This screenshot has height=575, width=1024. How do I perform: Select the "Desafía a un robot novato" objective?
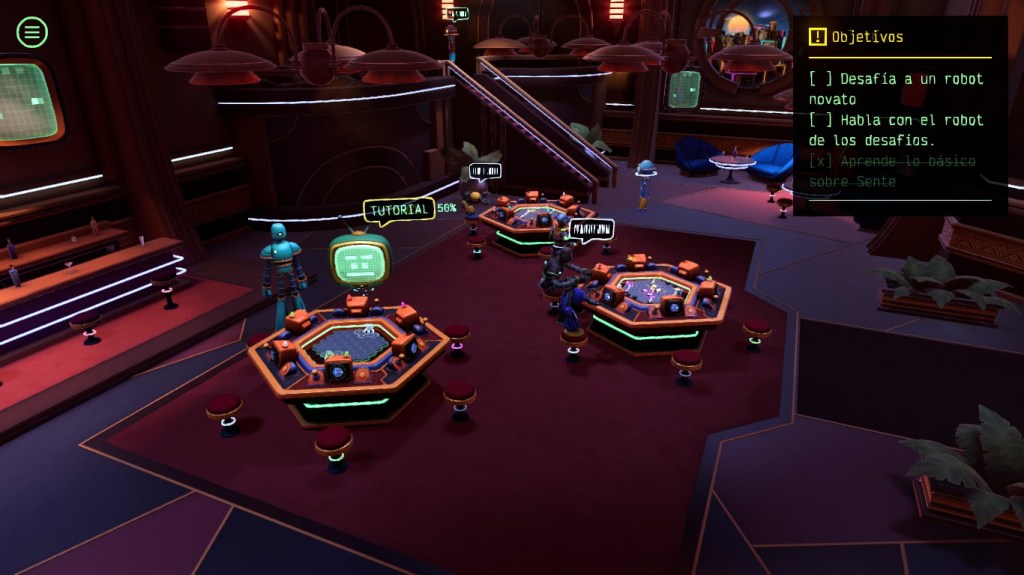[x=897, y=89]
